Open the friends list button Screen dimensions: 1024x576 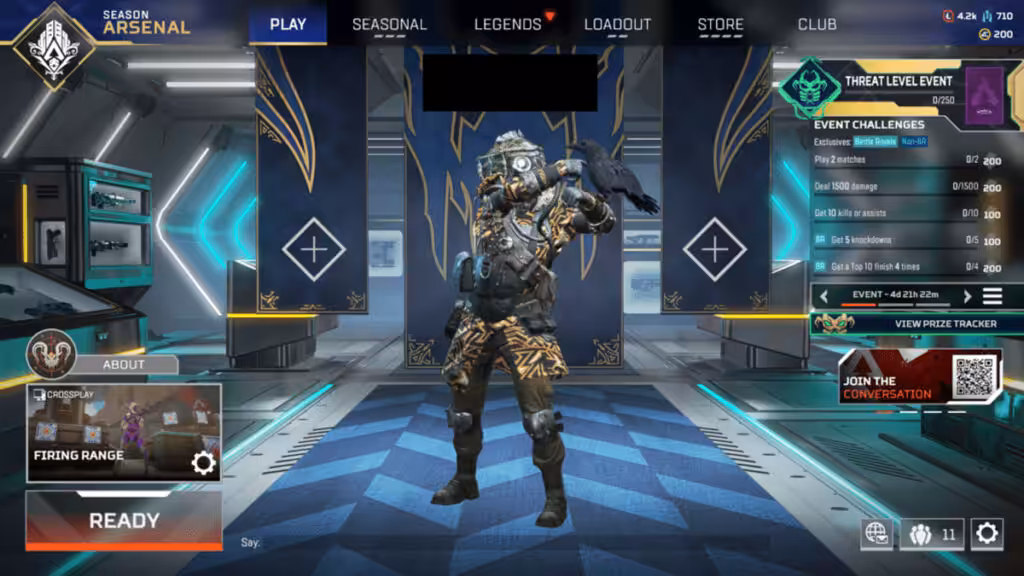click(x=933, y=534)
